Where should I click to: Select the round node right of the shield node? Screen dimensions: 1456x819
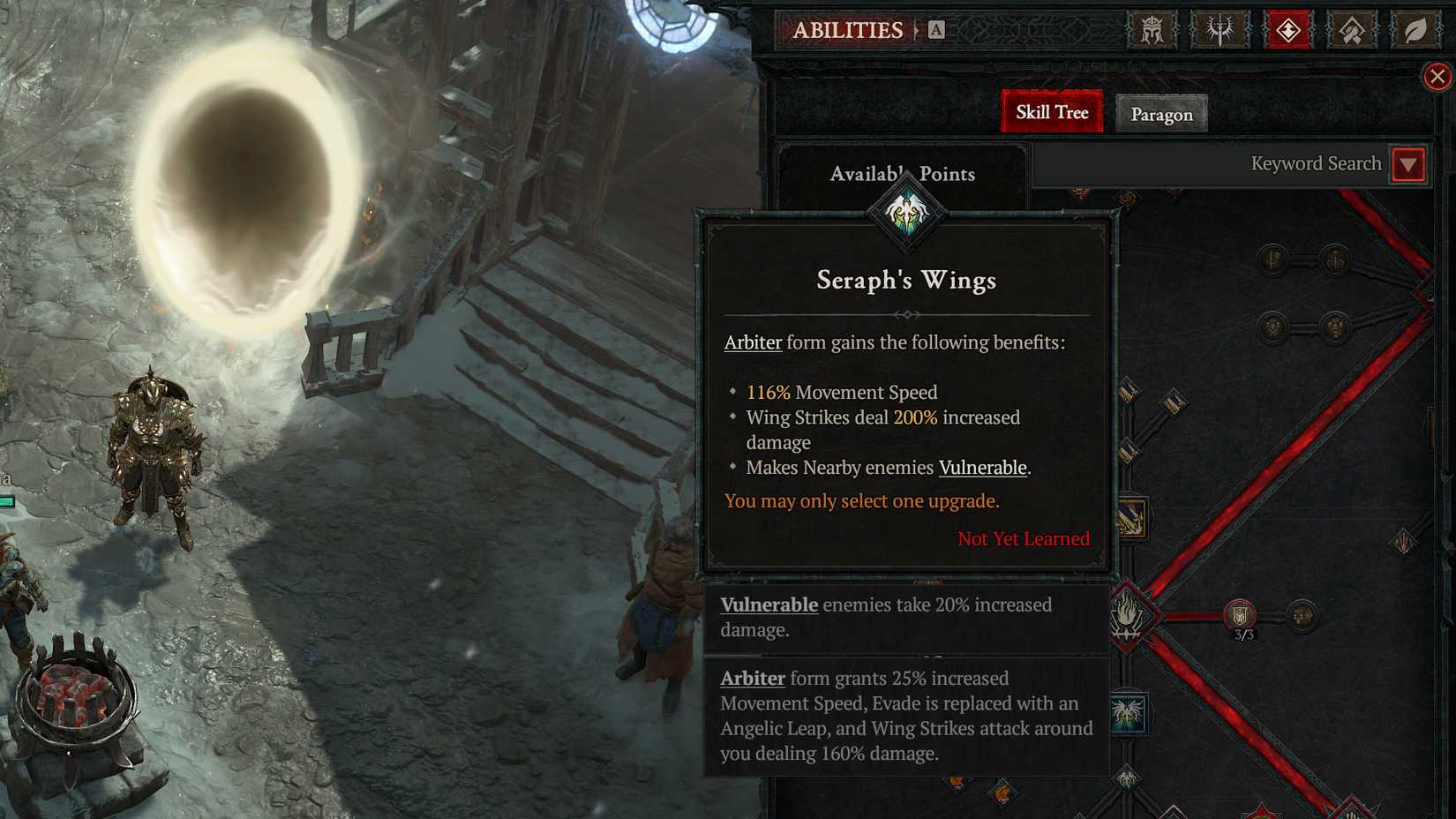click(1300, 615)
